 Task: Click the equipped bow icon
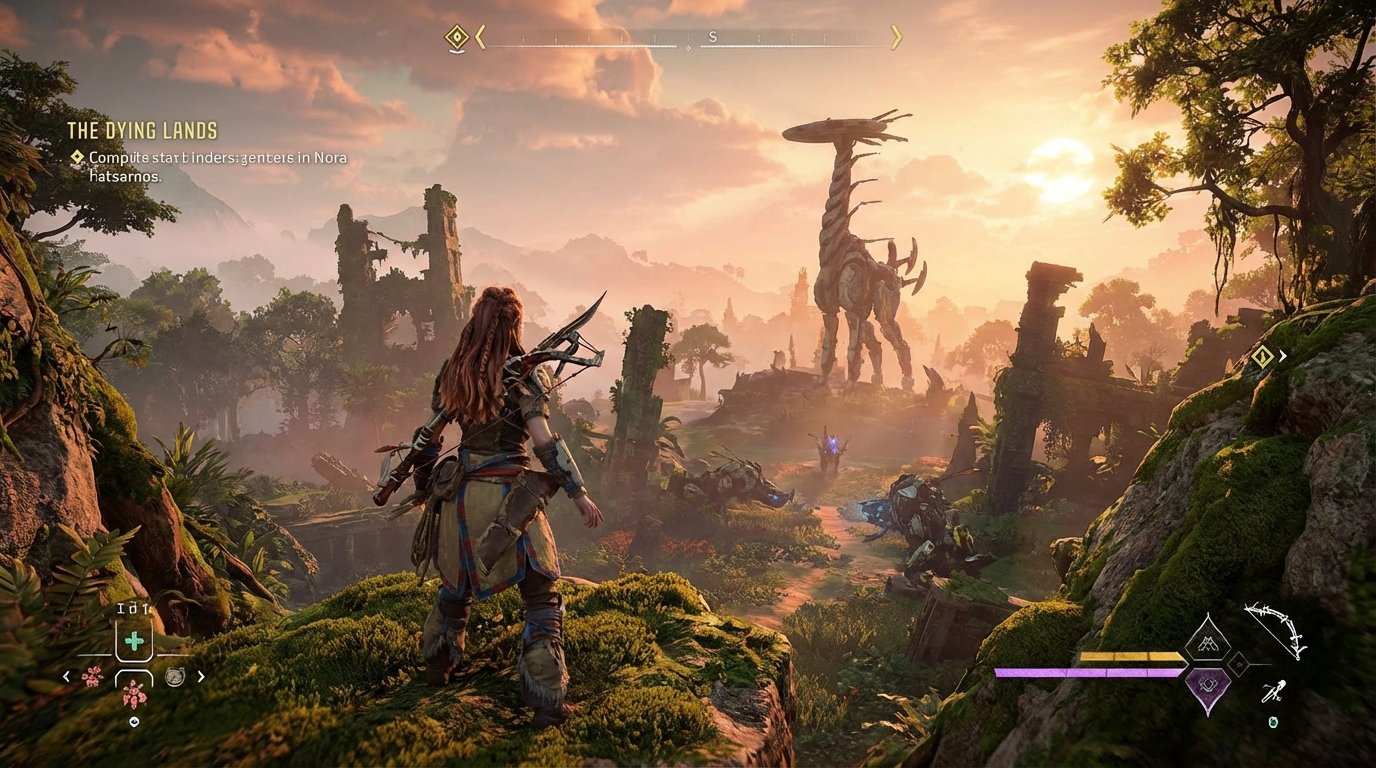1273,629
